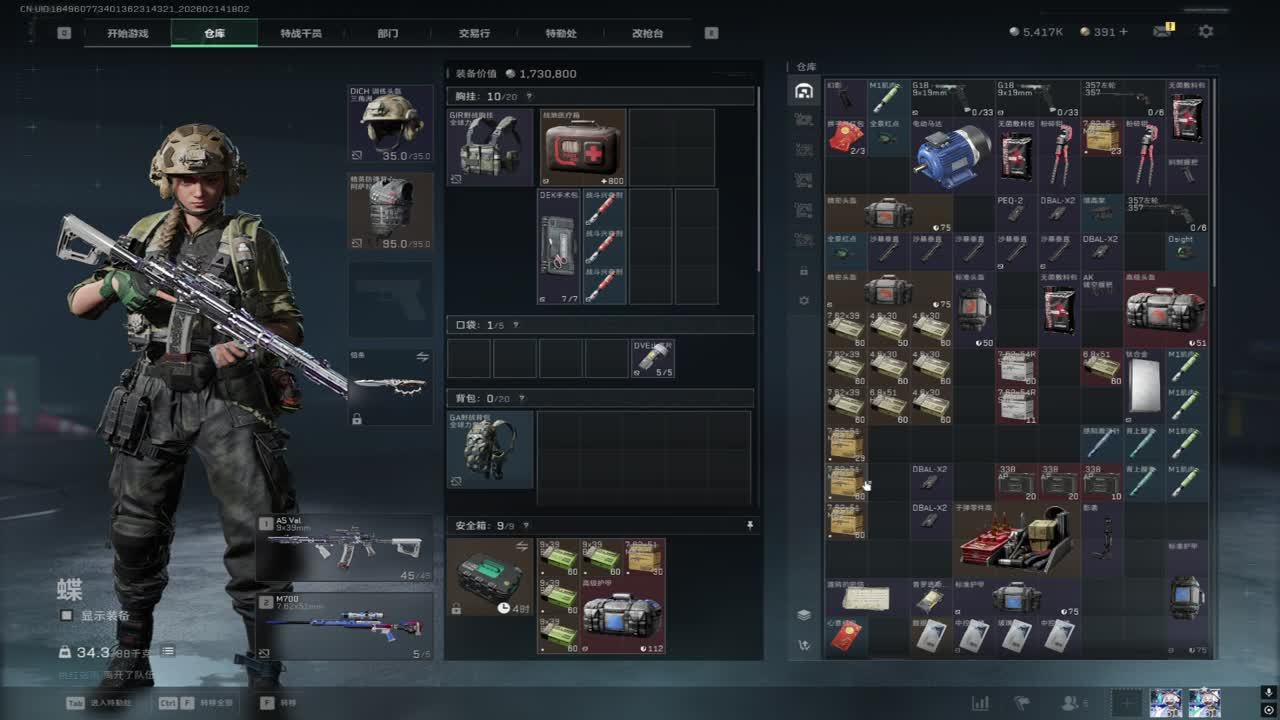Open settings via the gear icon
1280x720 pixels.
point(1206,32)
